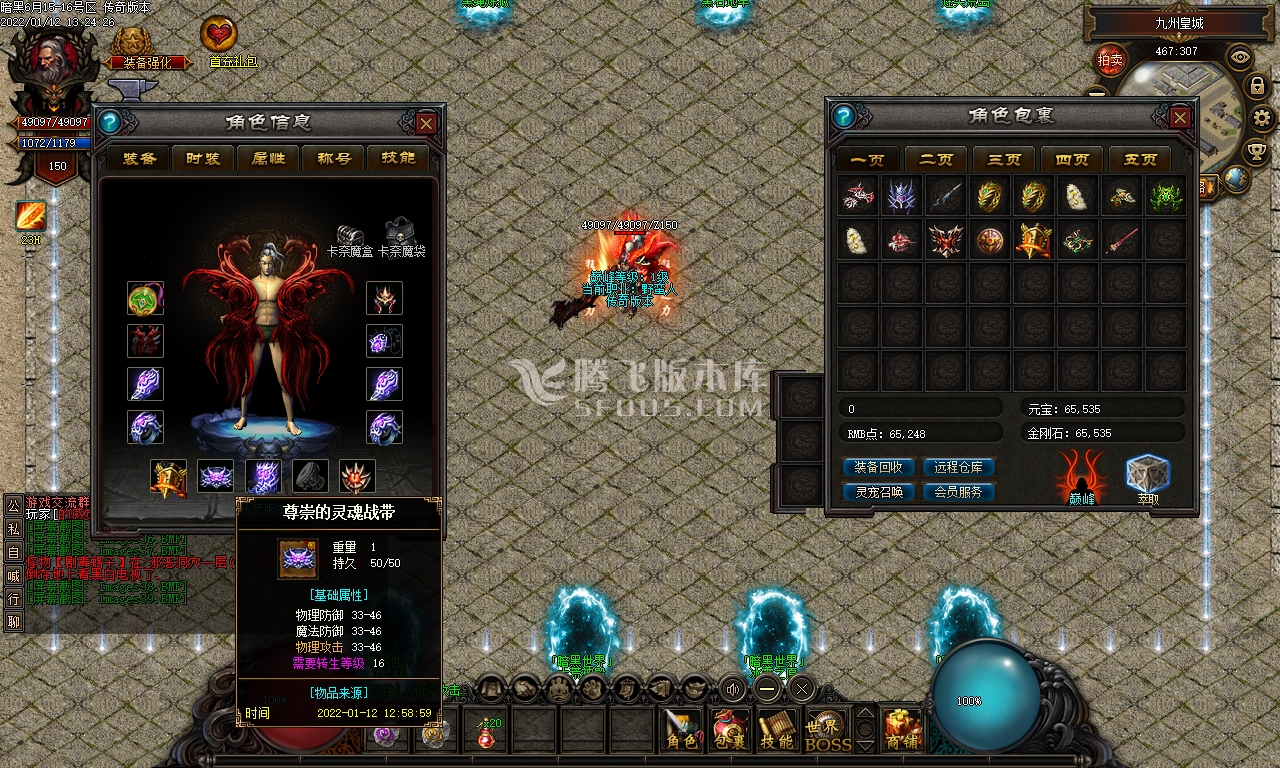Show the 二页 bag page
Viewport: 1280px width, 768px height.
coord(936,159)
